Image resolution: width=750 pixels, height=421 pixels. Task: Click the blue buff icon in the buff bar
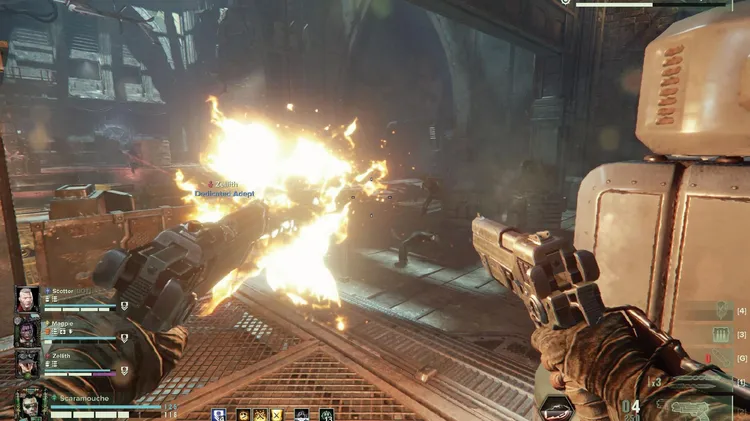pos(218,414)
